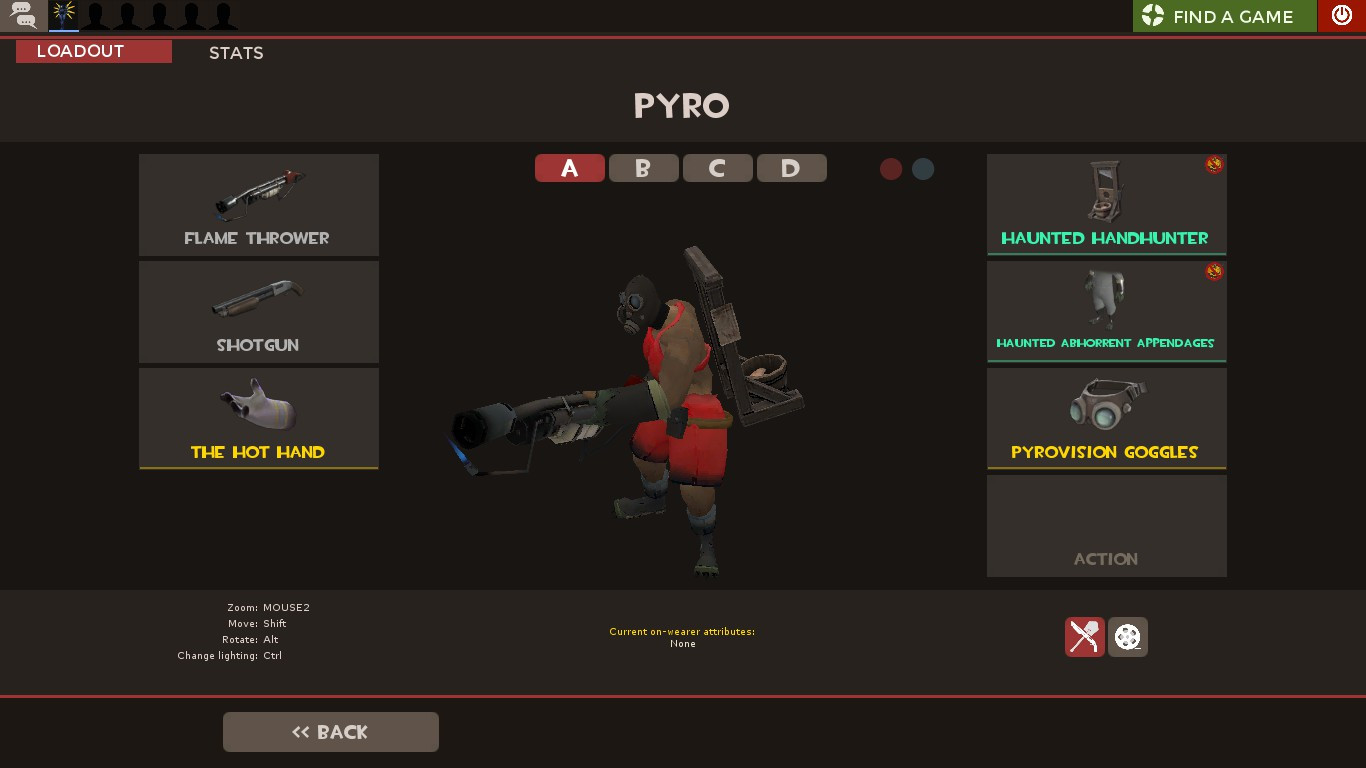Open the Shotgun secondary slot
The width and height of the screenshot is (1366, 768).
tap(258, 311)
